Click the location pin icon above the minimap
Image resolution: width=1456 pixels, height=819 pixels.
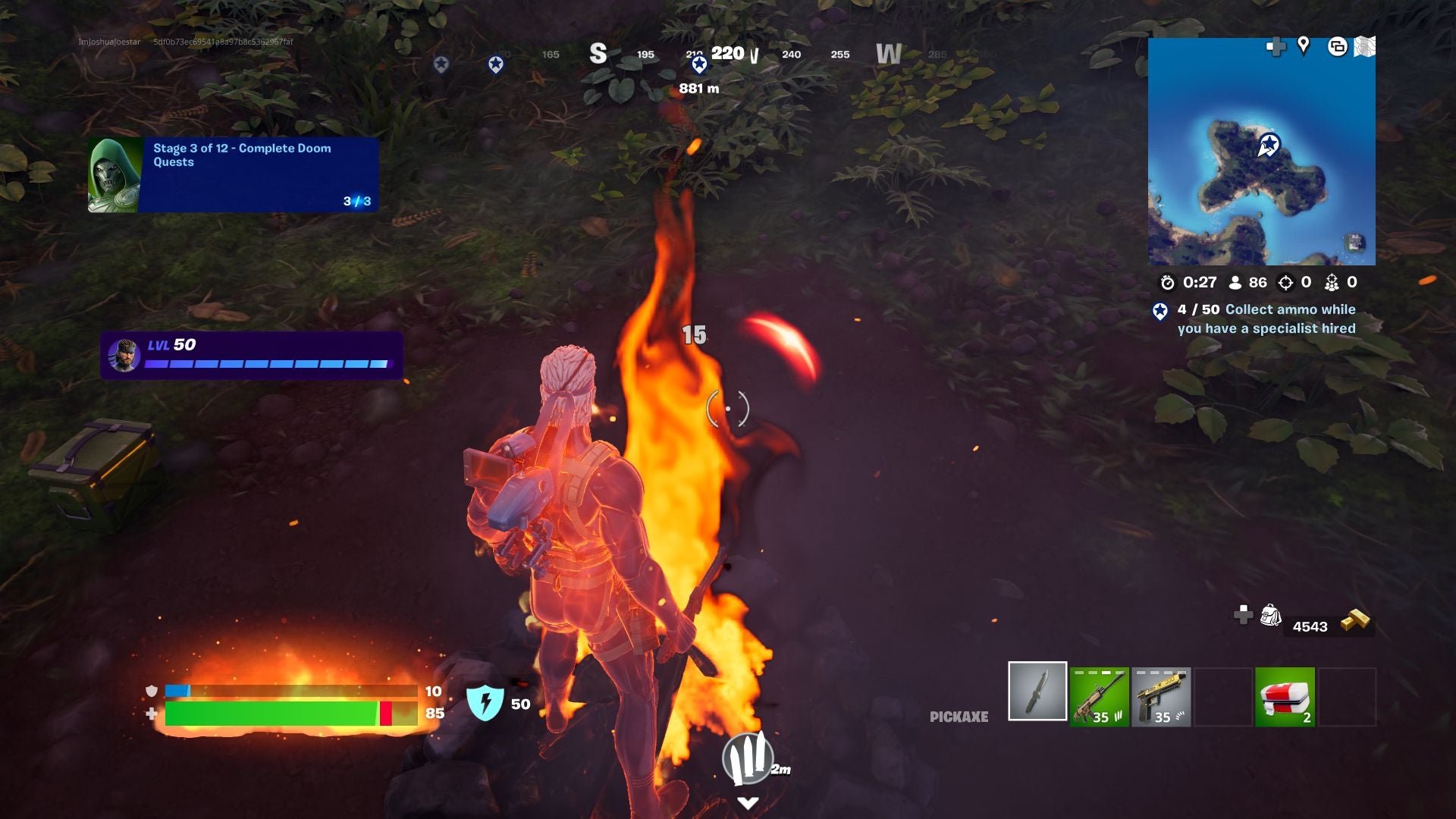(x=1303, y=48)
